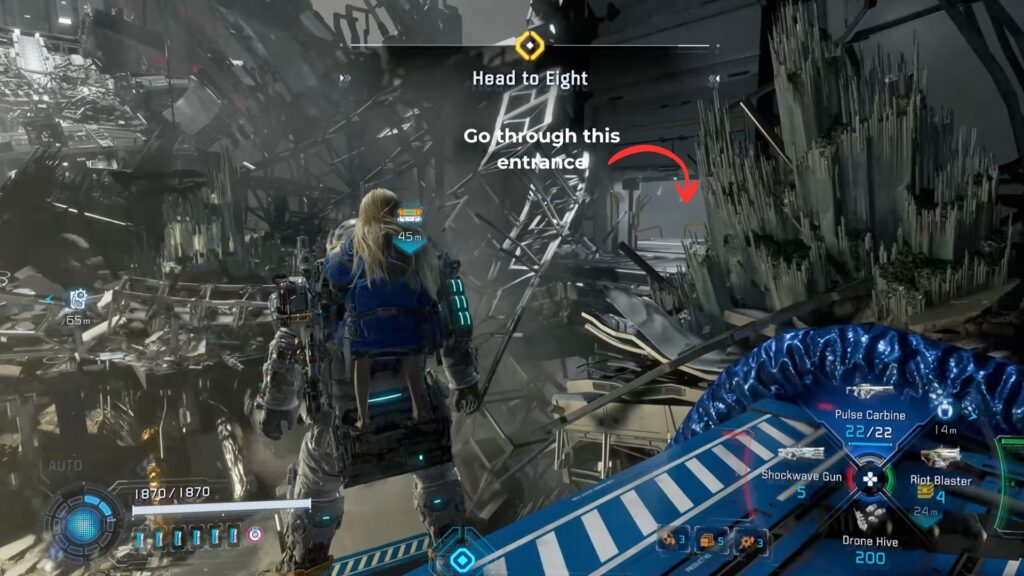Viewport: 1024px width, 576px height.
Task: Select the 65m waypoint marker icon
Action: point(78,298)
